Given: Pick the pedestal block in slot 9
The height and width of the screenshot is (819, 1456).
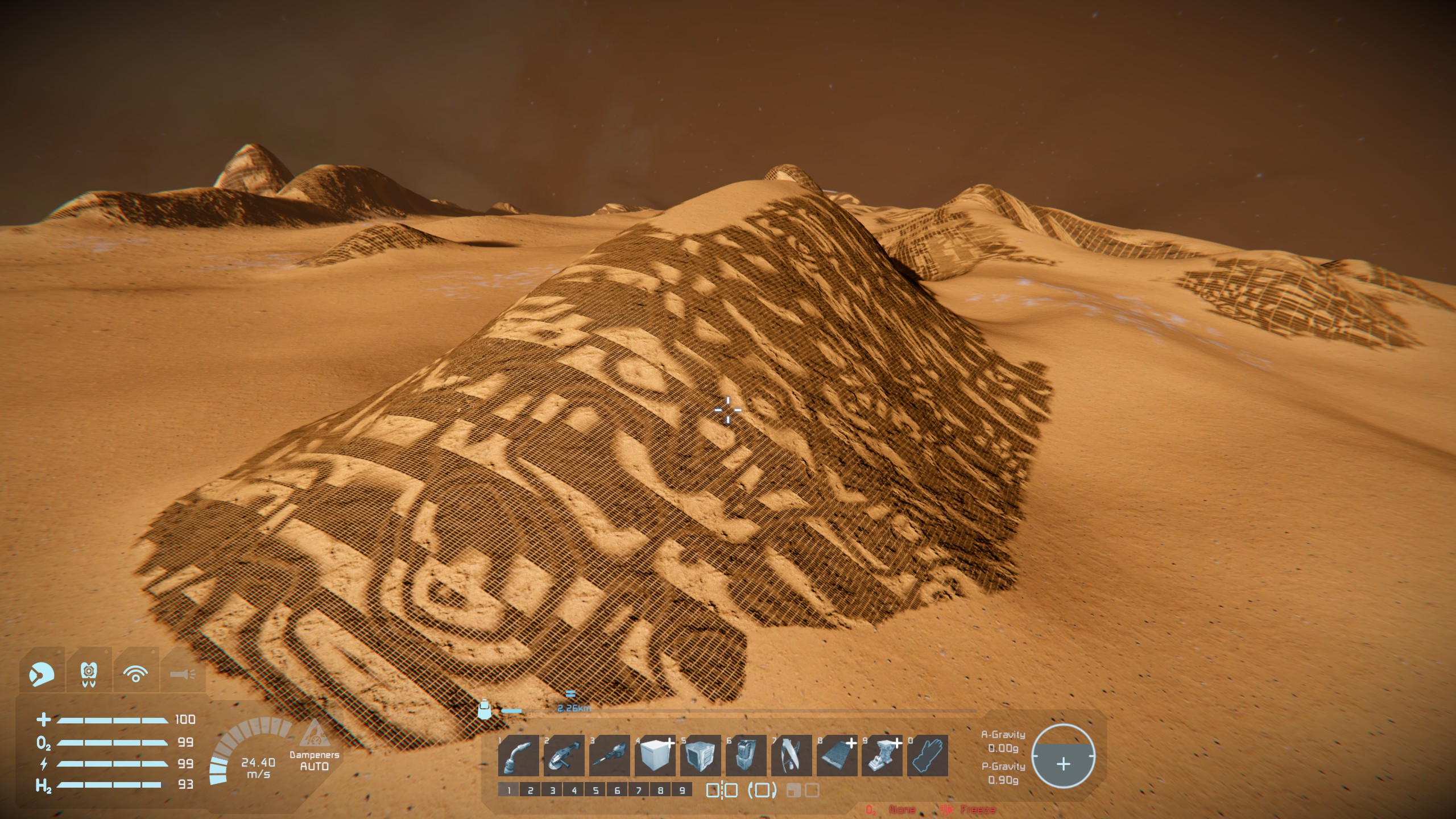Looking at the screenshot, I should click(882, 756).
